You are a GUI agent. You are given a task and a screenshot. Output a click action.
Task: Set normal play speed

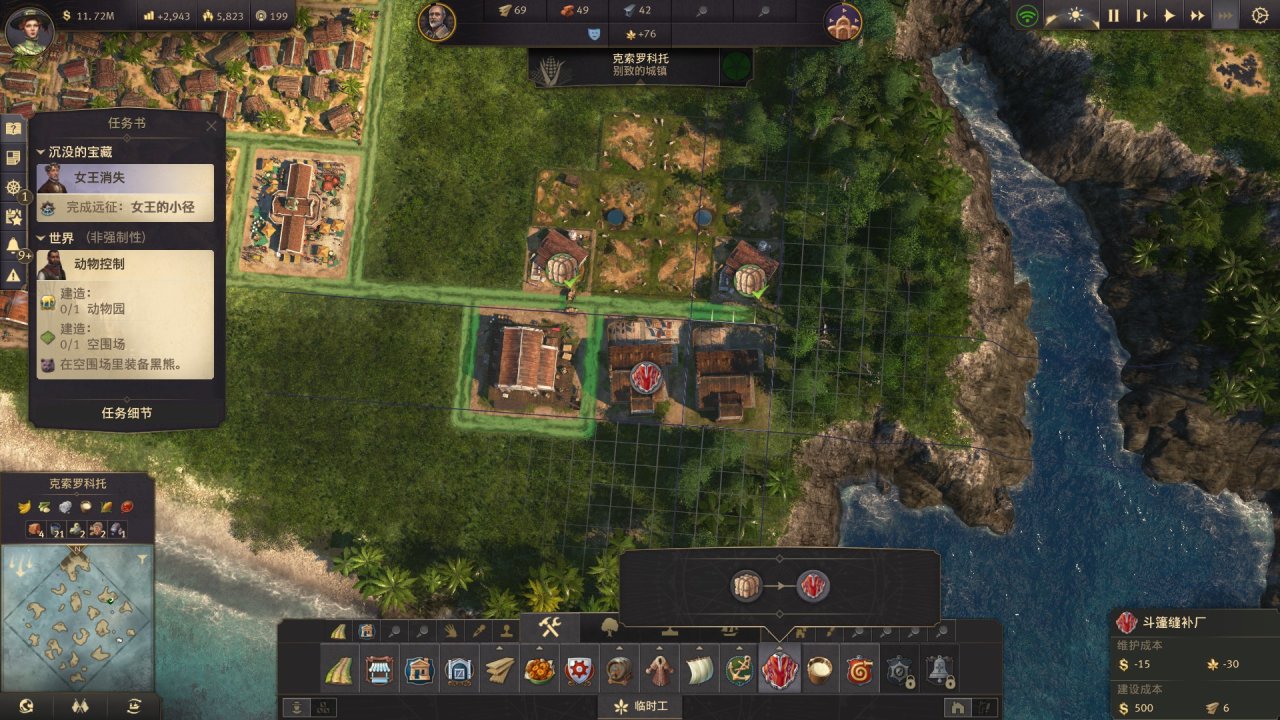point(1169,16)
